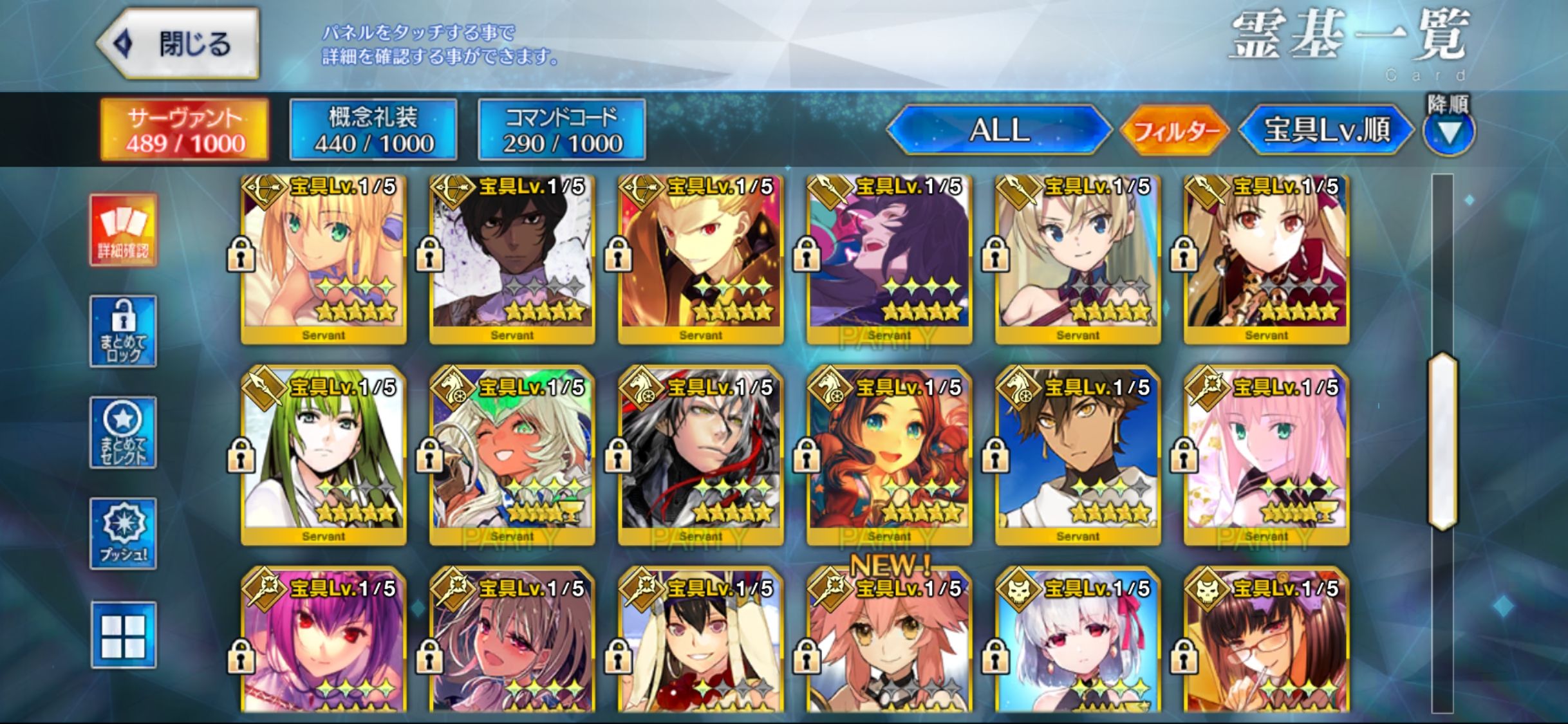
Task: Click the プッシュ! button
Action: [x=123, y=534]
